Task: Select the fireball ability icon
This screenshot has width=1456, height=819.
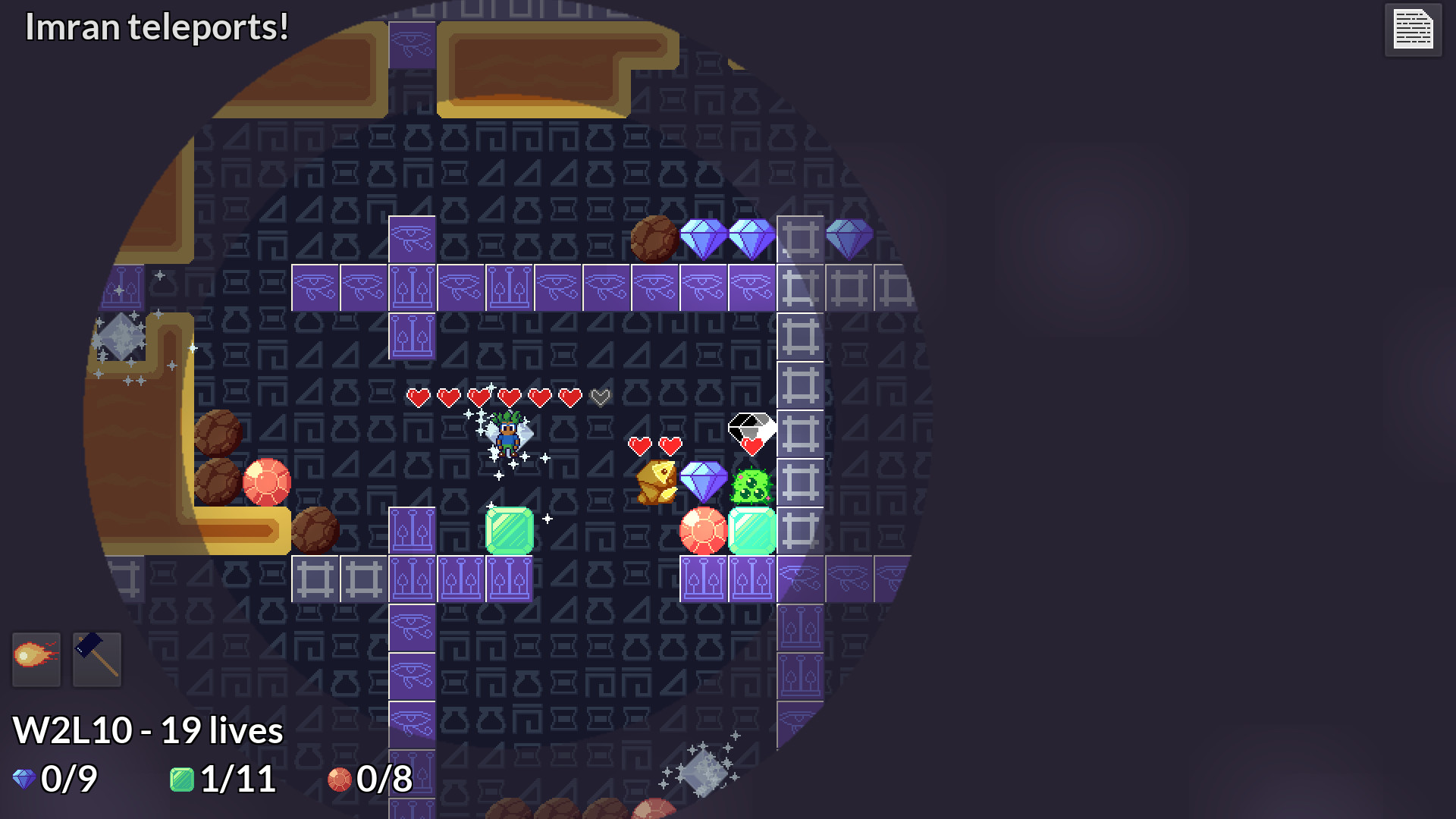Action: pos(36,659)
